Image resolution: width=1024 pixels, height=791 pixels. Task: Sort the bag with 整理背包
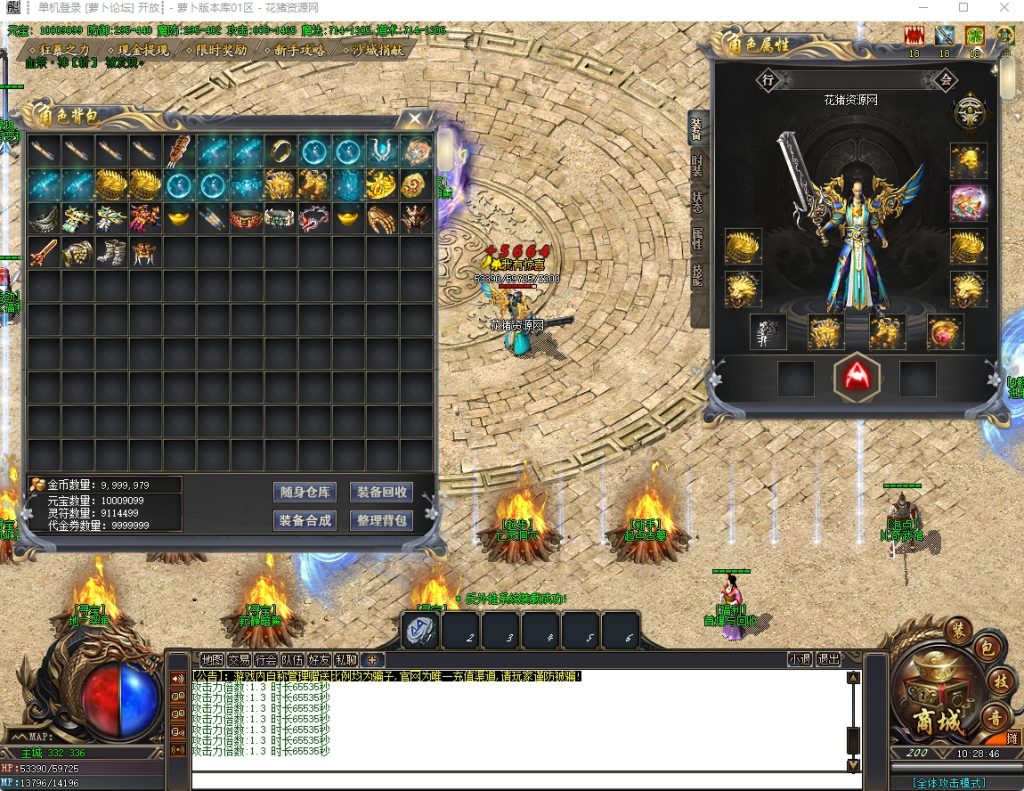coord(381,521)
